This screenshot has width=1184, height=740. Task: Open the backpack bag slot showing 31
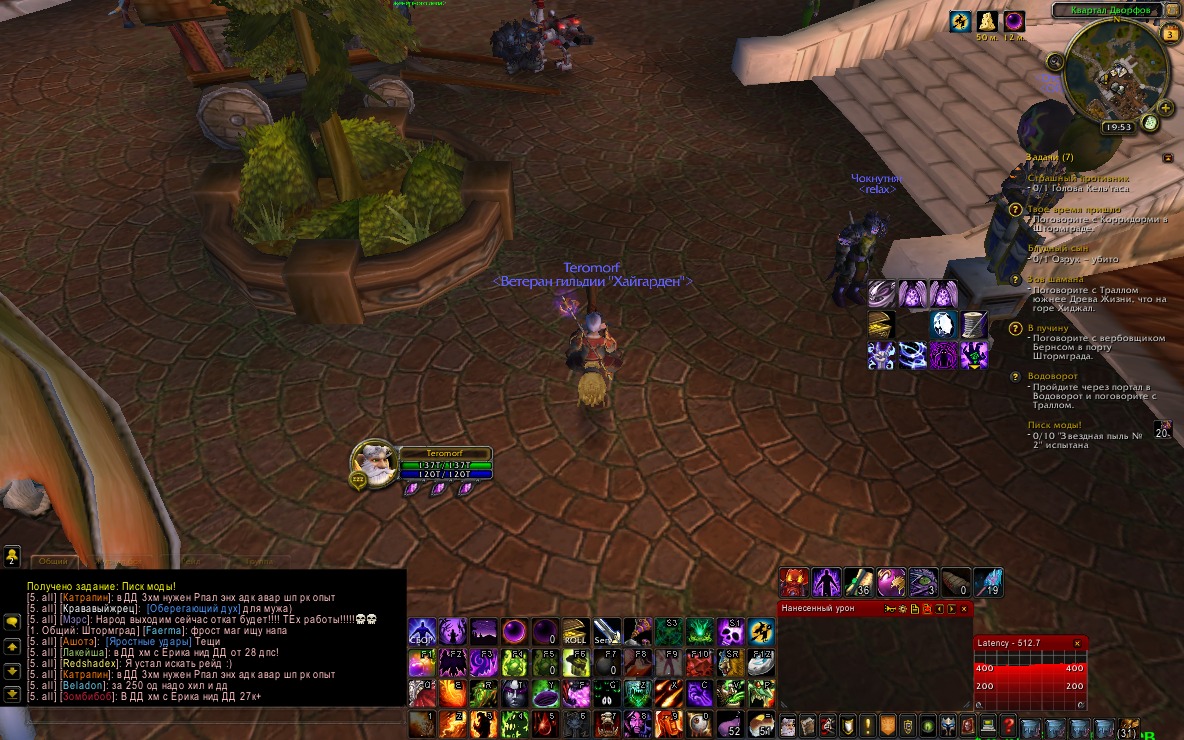tap(1128, 727)
